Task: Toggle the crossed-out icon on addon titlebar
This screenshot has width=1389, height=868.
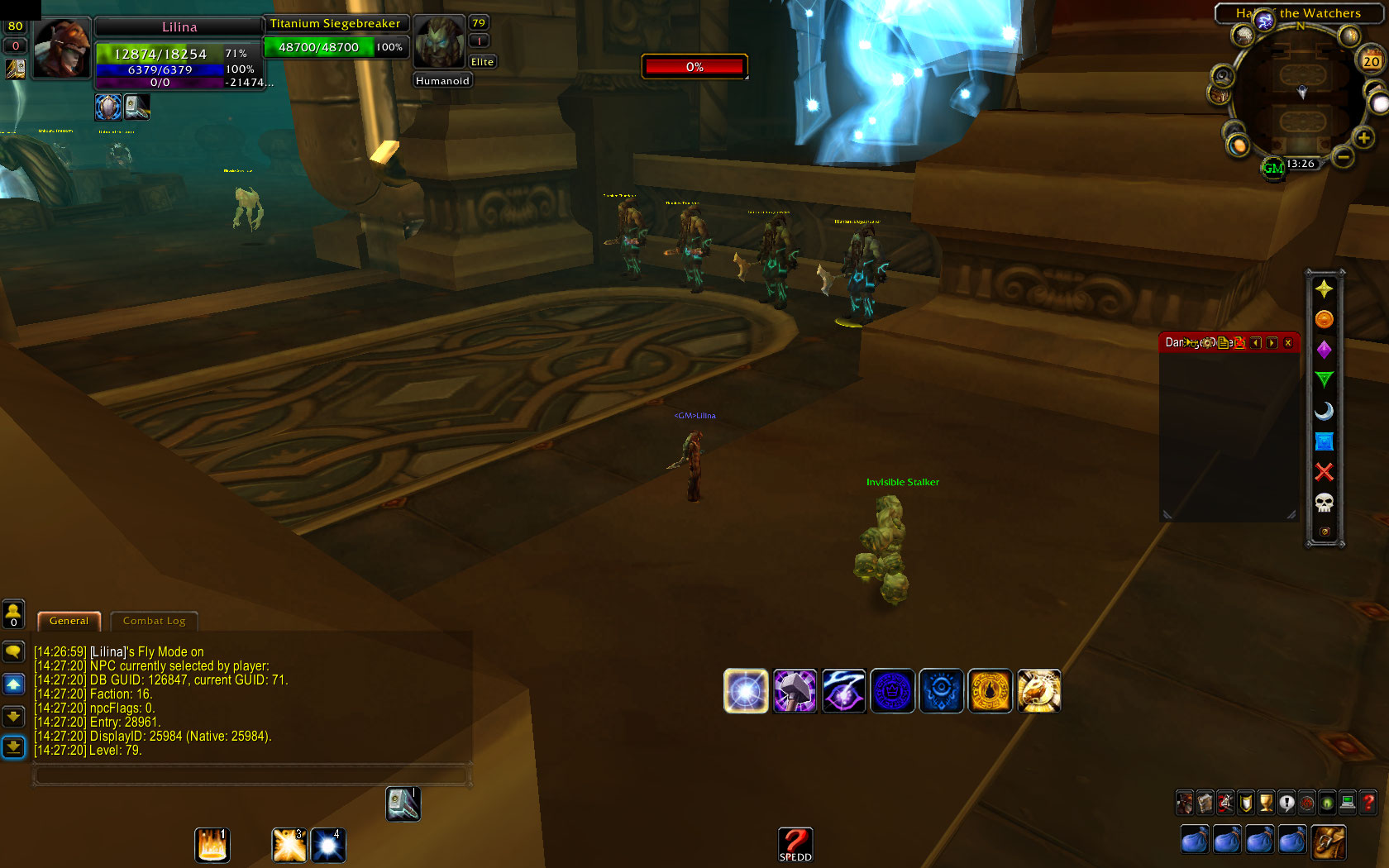Action: [x=1240, y=343]
